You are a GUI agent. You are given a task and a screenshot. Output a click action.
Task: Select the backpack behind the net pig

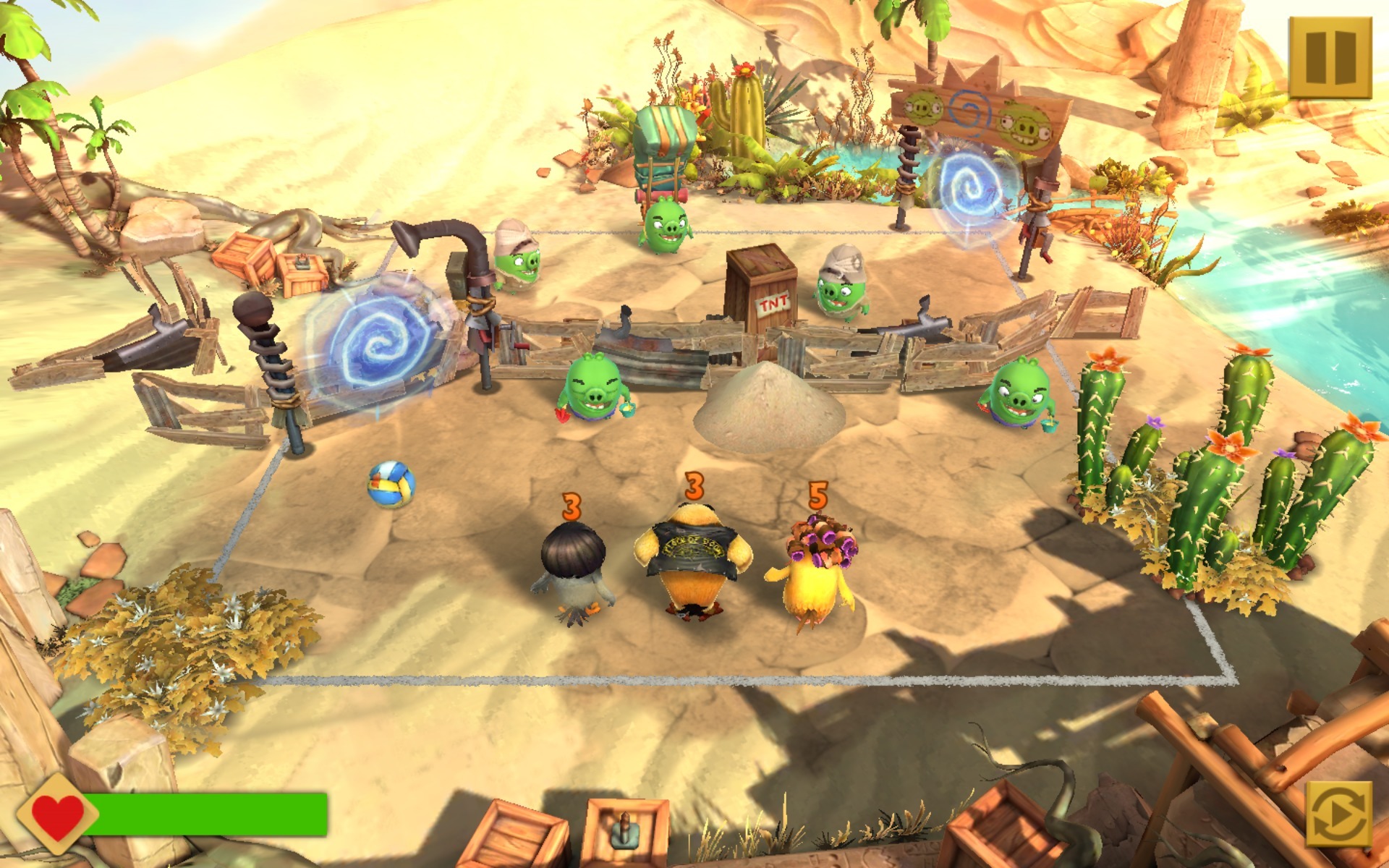click(666, 145)
